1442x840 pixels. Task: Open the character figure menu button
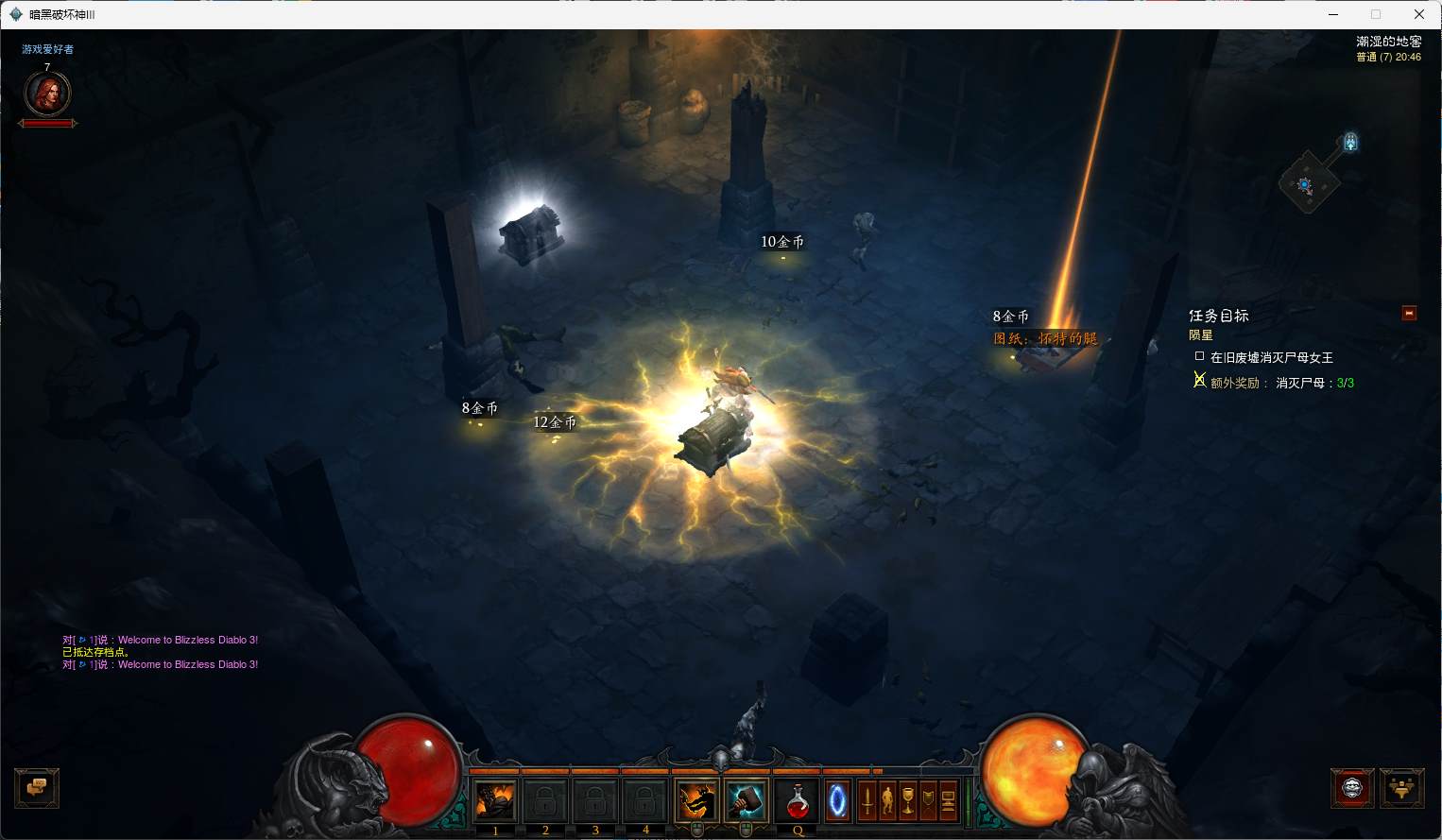point(887,801)
